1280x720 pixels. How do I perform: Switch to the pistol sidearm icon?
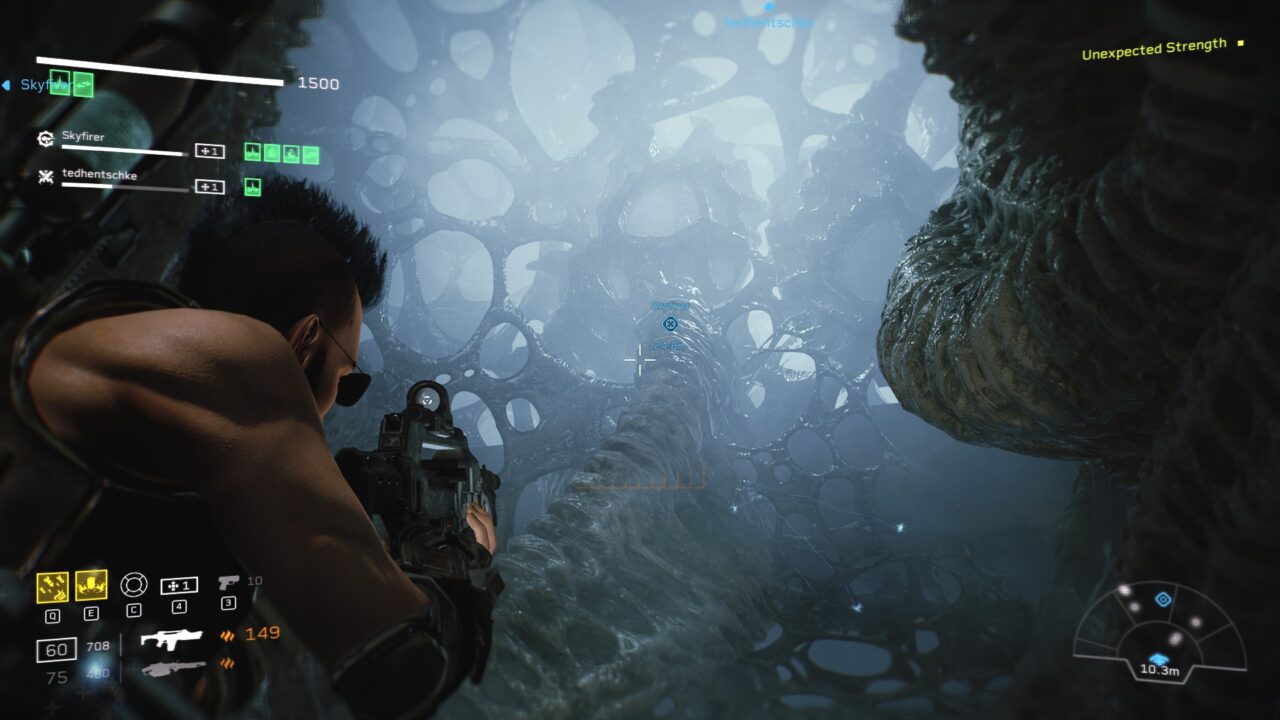[229, 582]
